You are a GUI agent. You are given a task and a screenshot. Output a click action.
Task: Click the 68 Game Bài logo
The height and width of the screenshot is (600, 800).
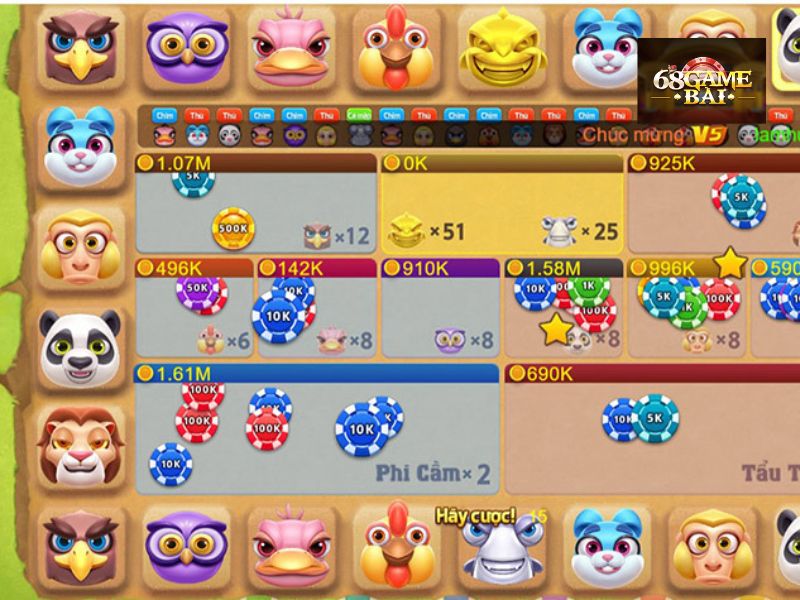(701, 81)
